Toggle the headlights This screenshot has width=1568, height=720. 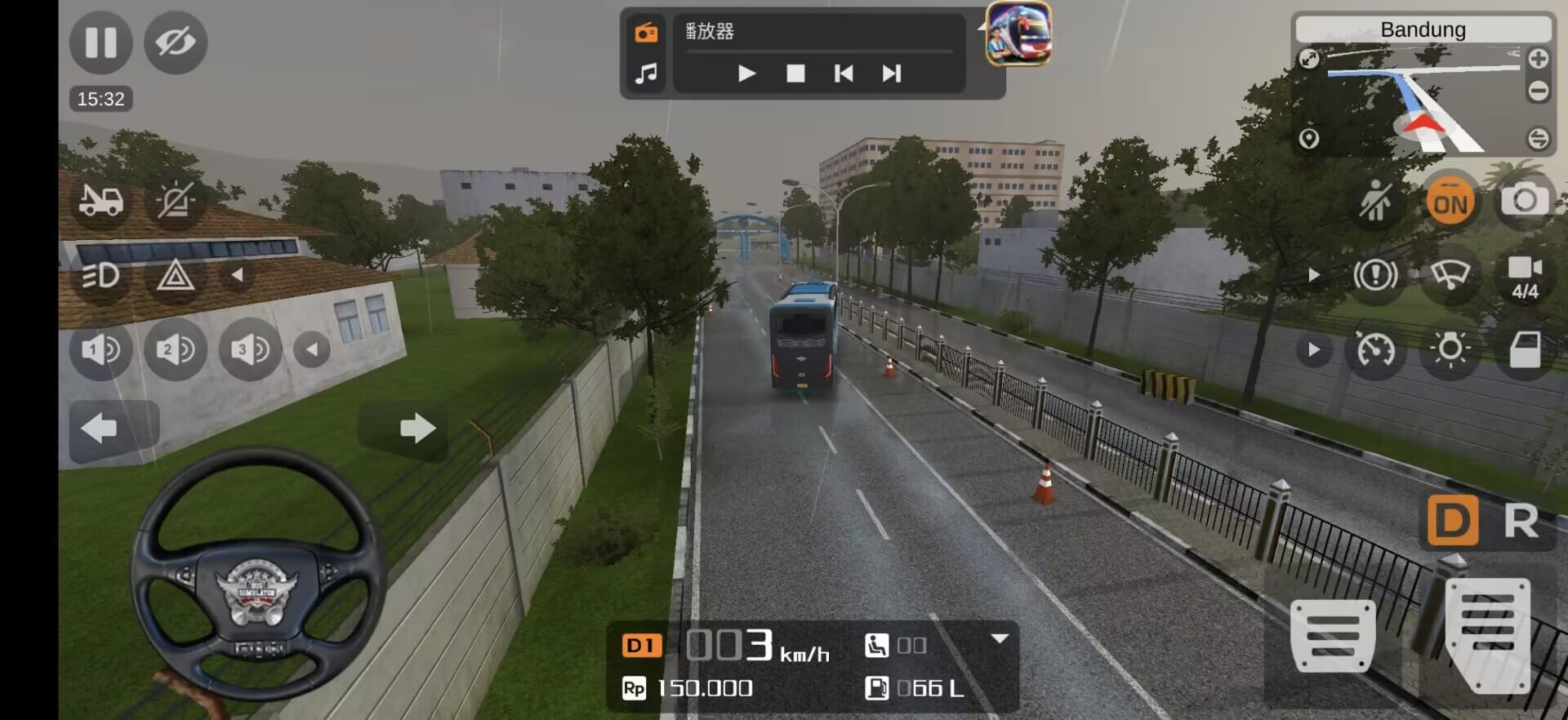coord(100,276)
